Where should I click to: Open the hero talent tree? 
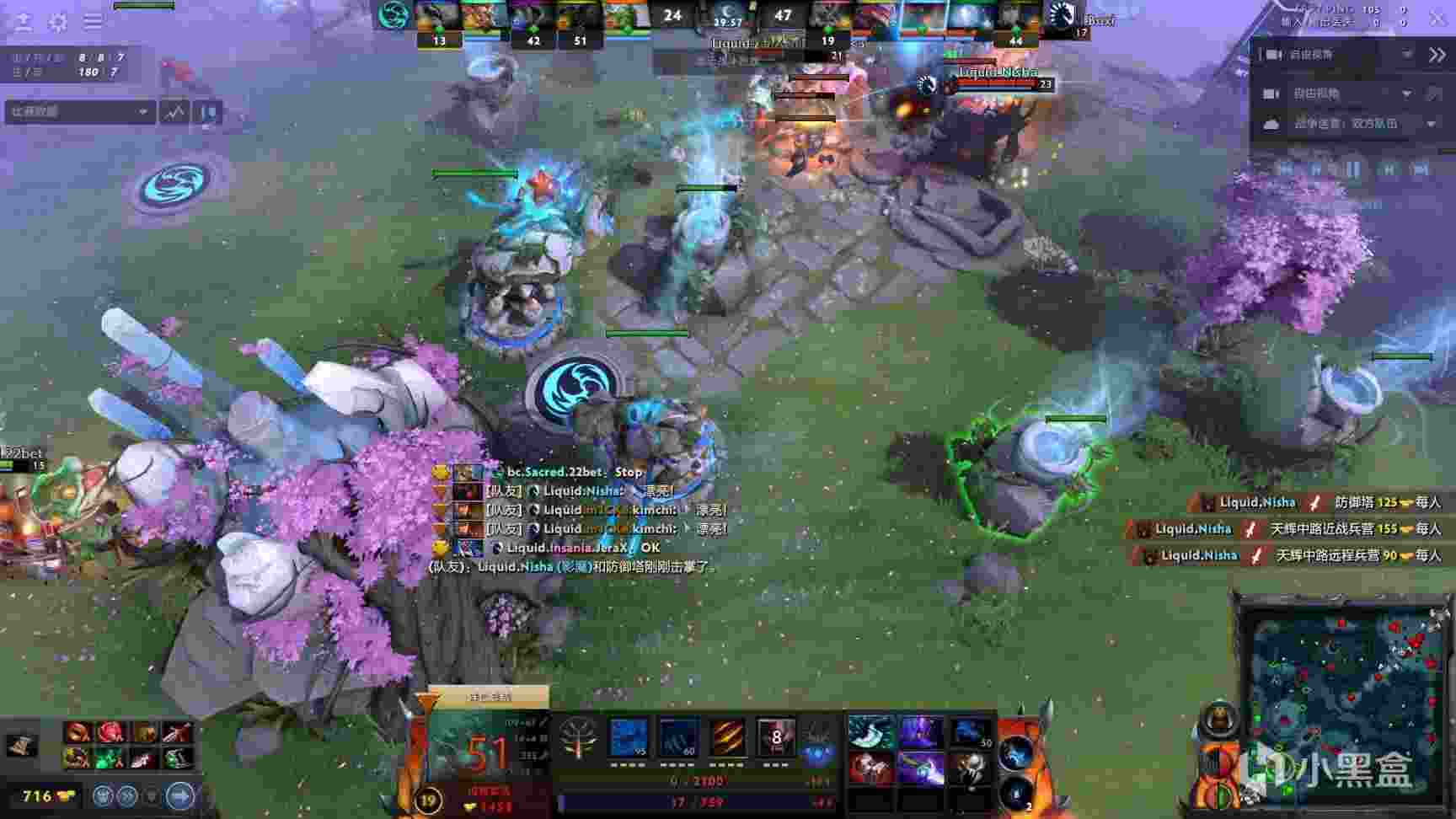tap(578, 737)
